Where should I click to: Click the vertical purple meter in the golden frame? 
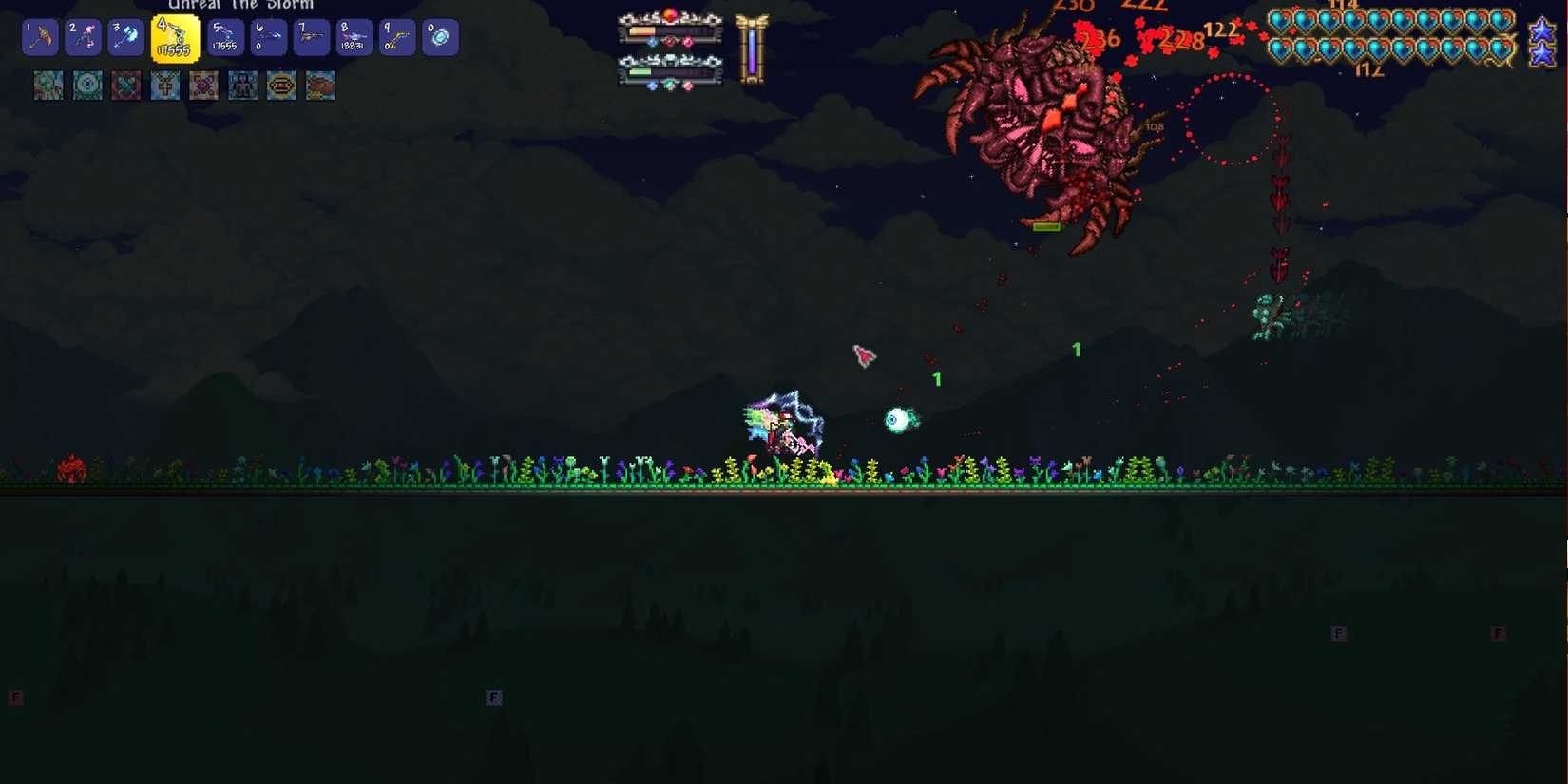(752, 52)
